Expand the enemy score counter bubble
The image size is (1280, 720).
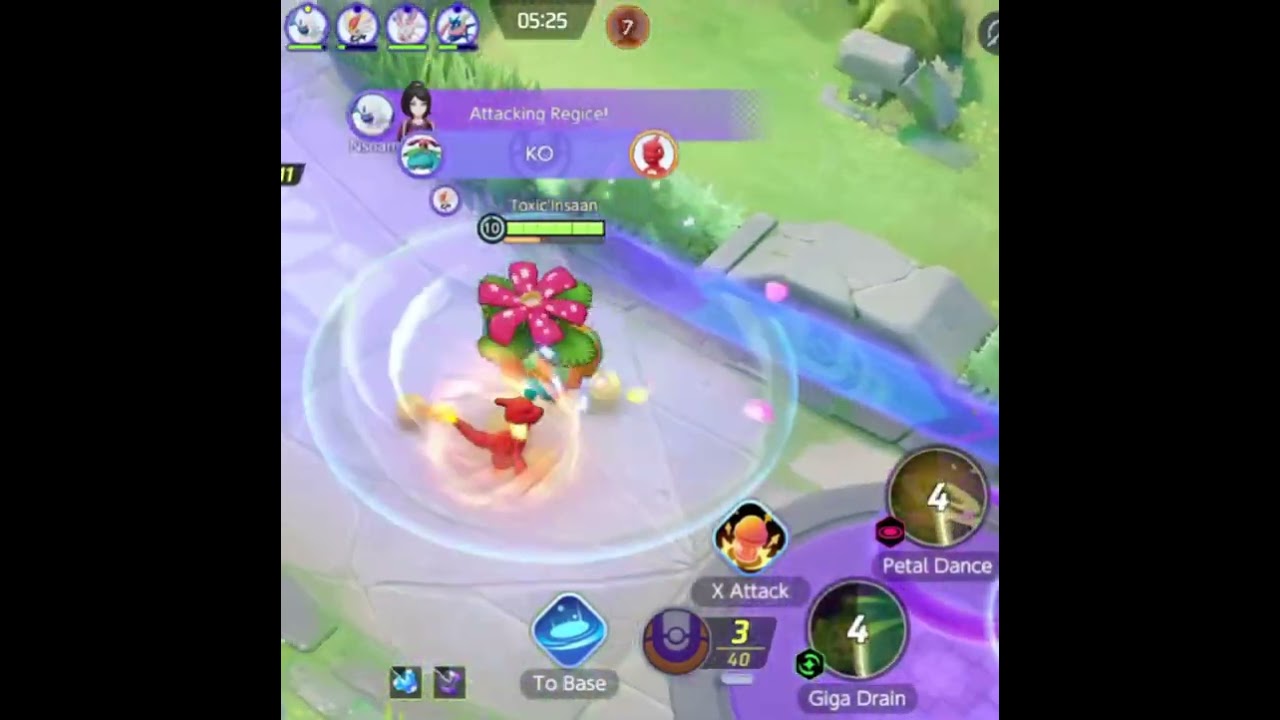[628, 29]
